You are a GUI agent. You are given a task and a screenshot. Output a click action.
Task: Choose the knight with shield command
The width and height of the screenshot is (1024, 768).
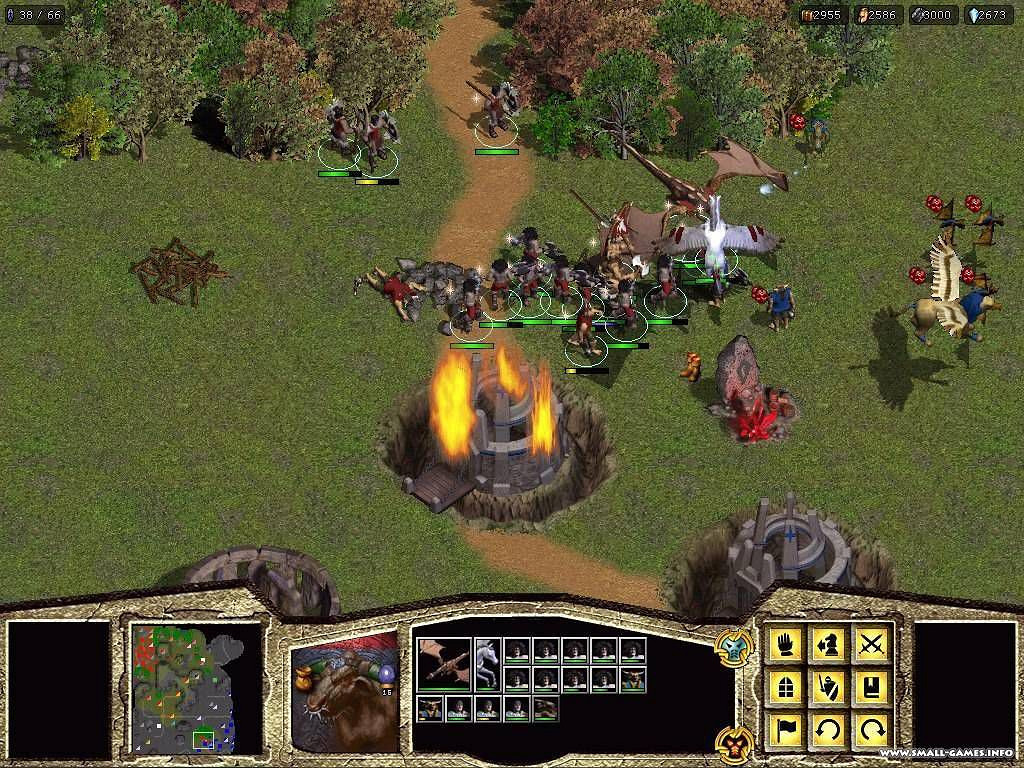829,687
